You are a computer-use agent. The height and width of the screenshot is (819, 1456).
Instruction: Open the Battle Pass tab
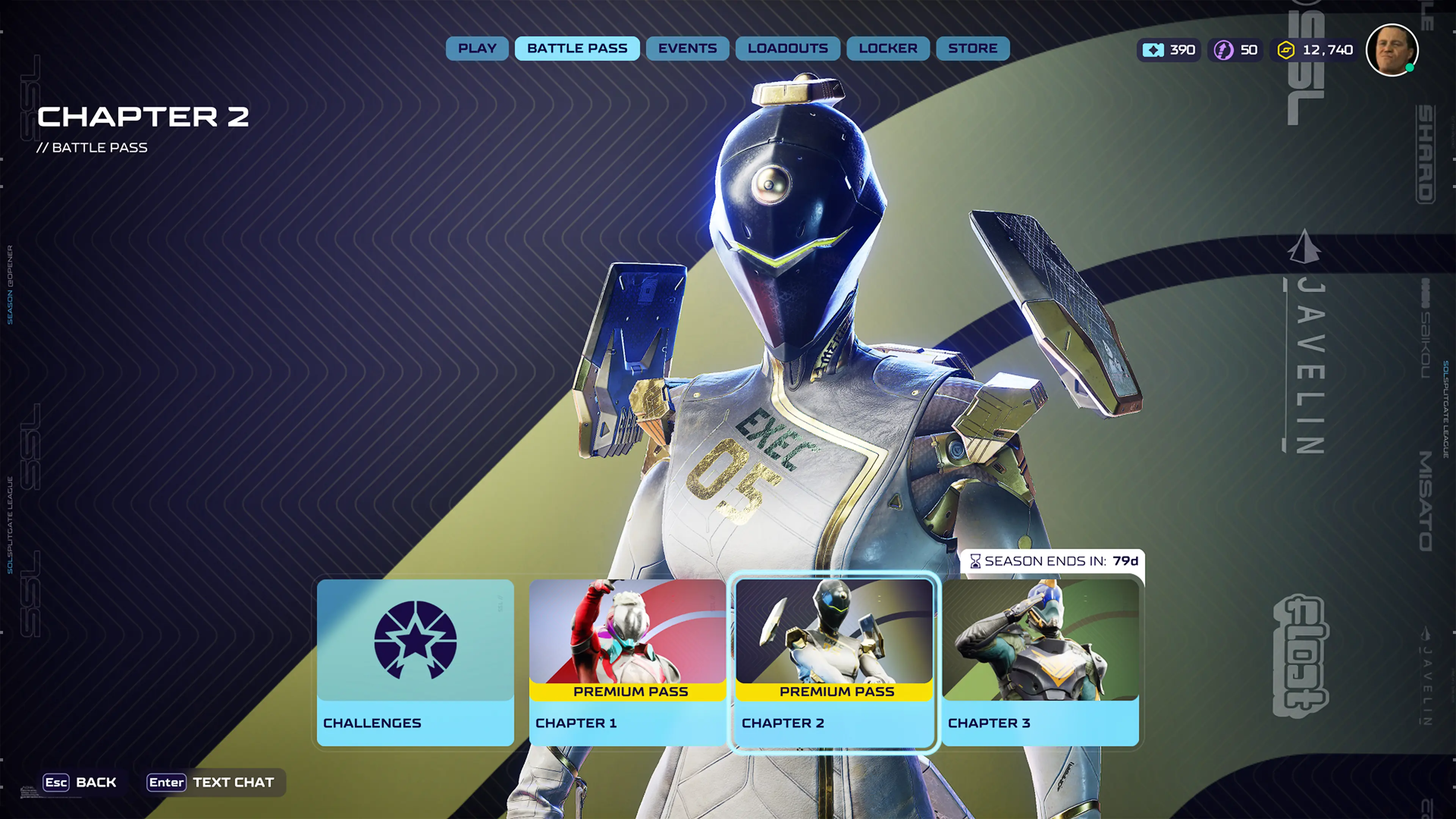pyautogui.click(x=577, y=49)
